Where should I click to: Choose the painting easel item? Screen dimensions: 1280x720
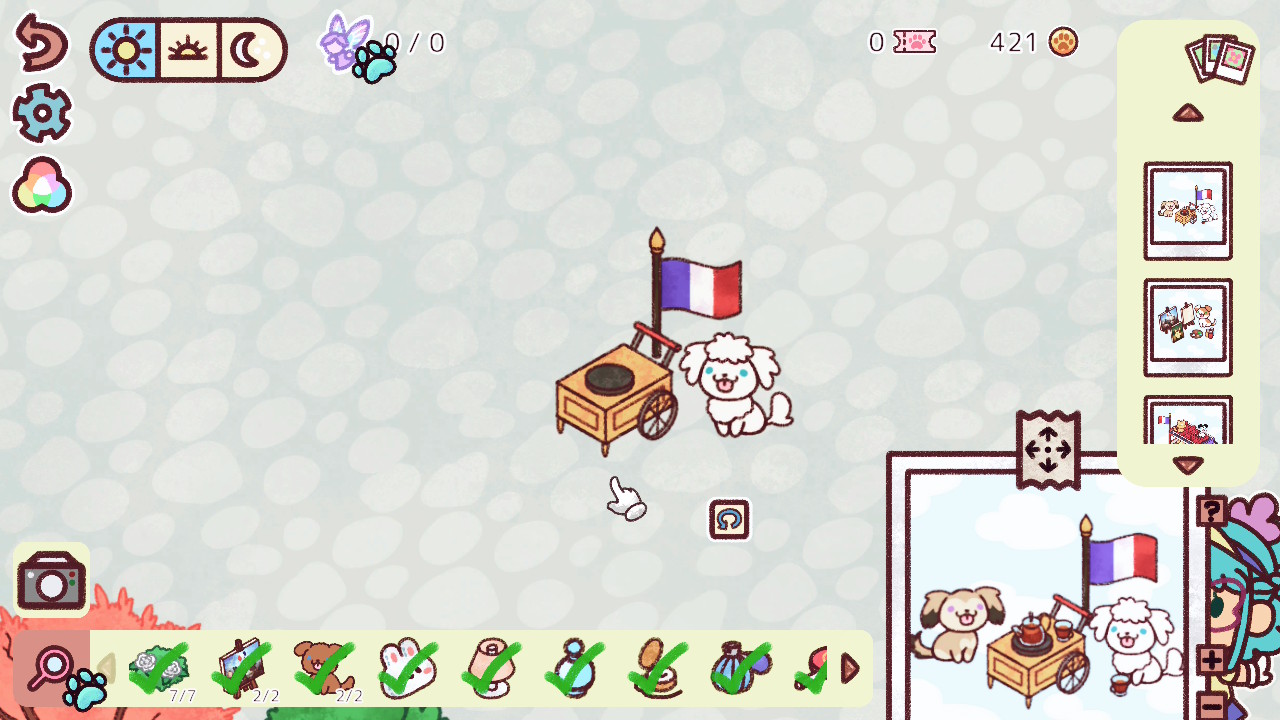242,666
